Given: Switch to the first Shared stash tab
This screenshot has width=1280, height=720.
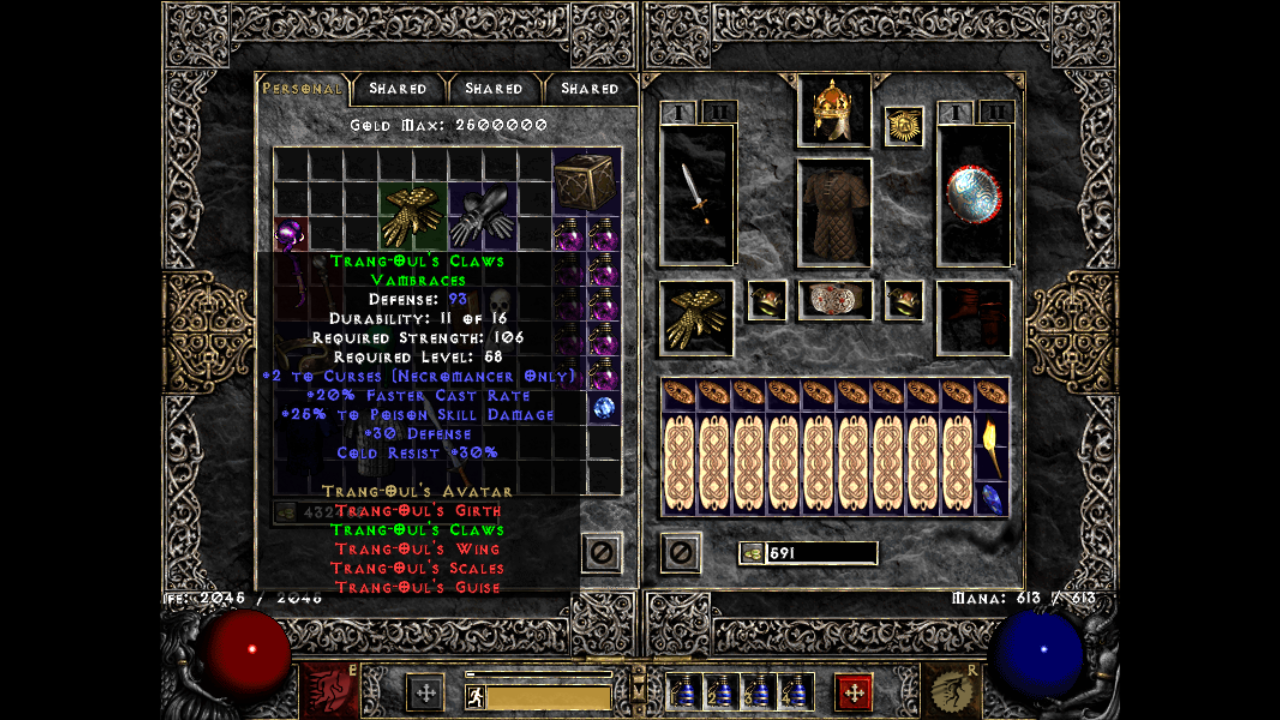Looking at the screenshot, I should [398, 88].
